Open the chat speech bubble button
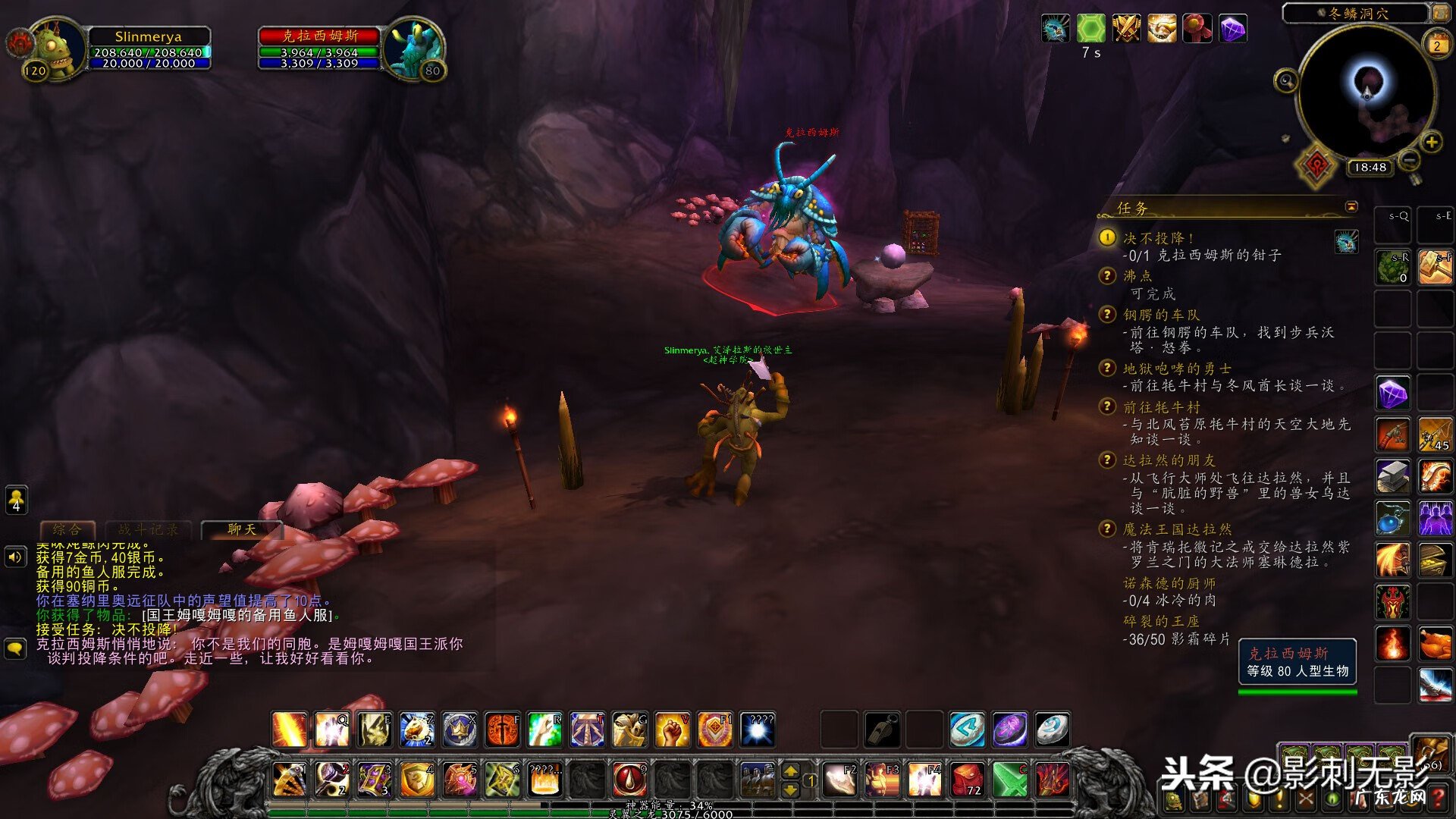This screenshot has height=819, width=1456. [x=16, y=648]
